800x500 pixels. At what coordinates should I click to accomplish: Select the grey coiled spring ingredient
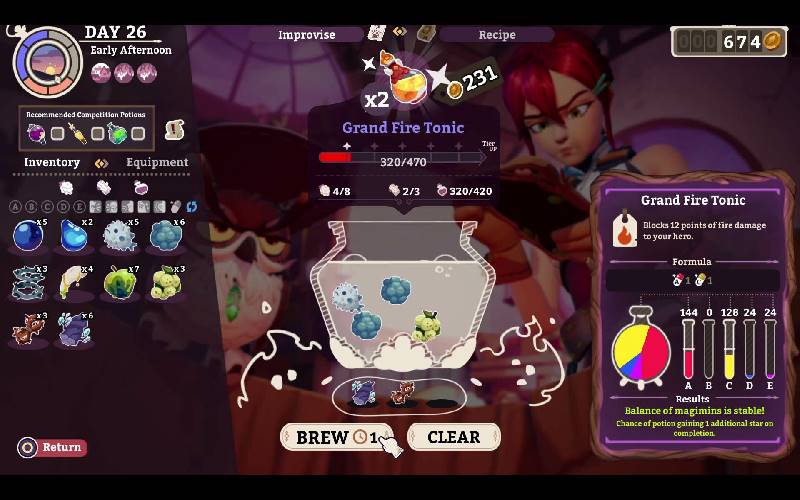coord(27,282)
